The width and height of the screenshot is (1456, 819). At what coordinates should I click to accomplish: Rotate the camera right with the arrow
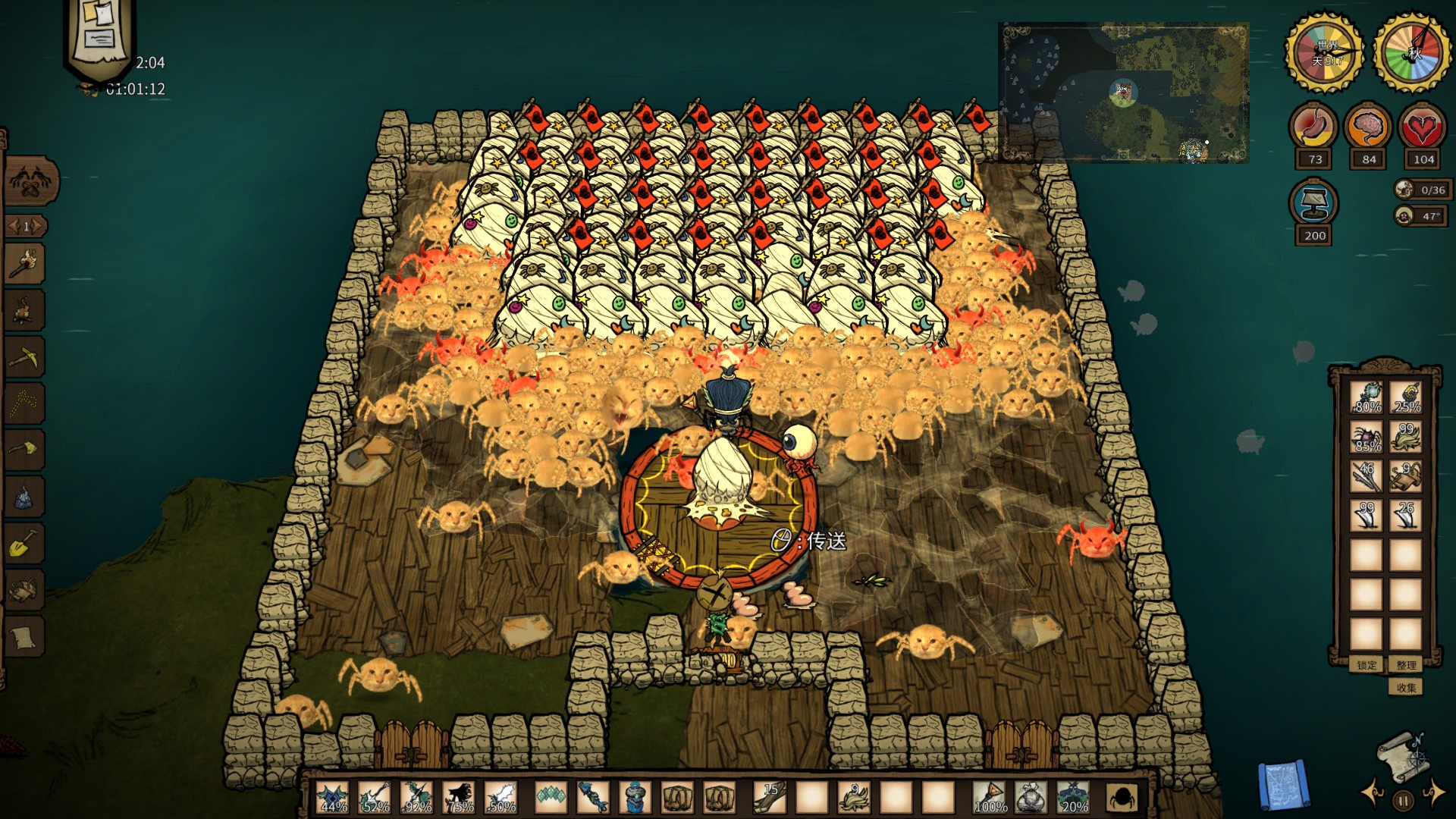click(1434, 794)
